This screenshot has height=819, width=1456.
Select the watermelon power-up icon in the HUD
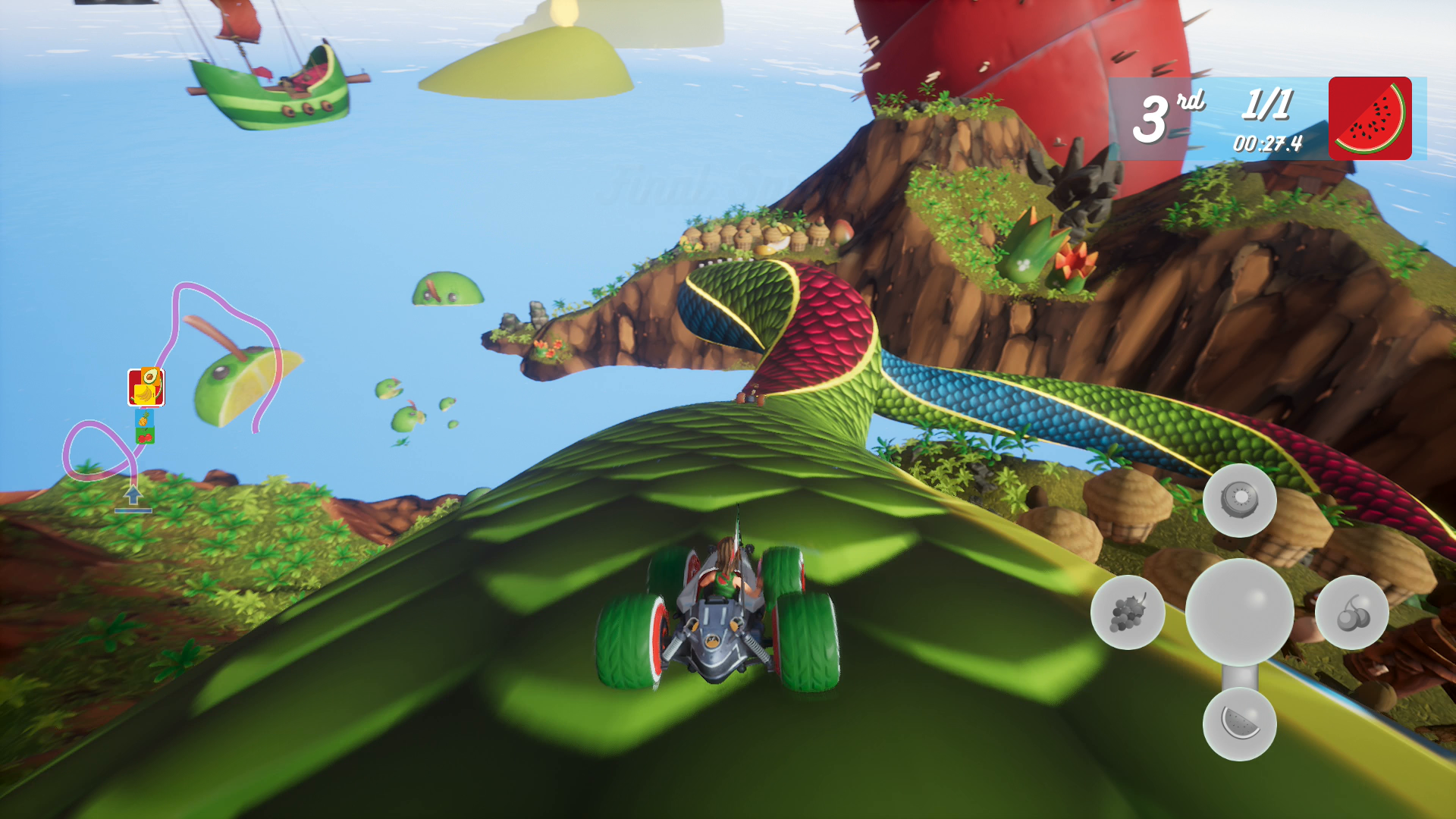[1370, 118]
